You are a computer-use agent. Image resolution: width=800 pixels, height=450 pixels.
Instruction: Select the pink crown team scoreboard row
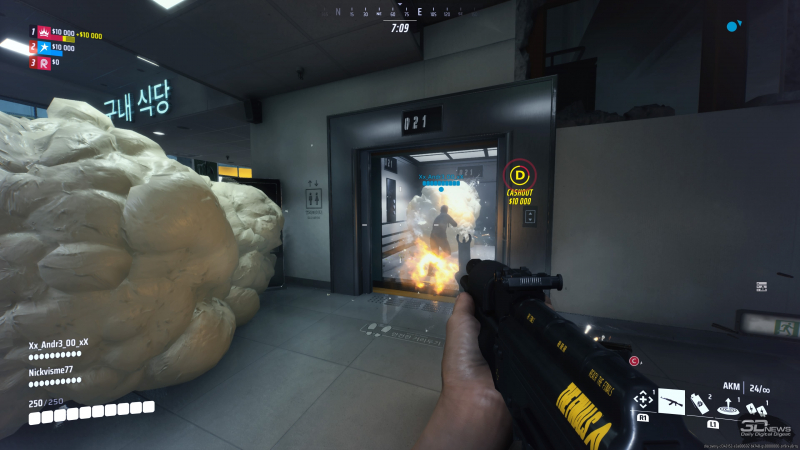[x=60, y=33]
